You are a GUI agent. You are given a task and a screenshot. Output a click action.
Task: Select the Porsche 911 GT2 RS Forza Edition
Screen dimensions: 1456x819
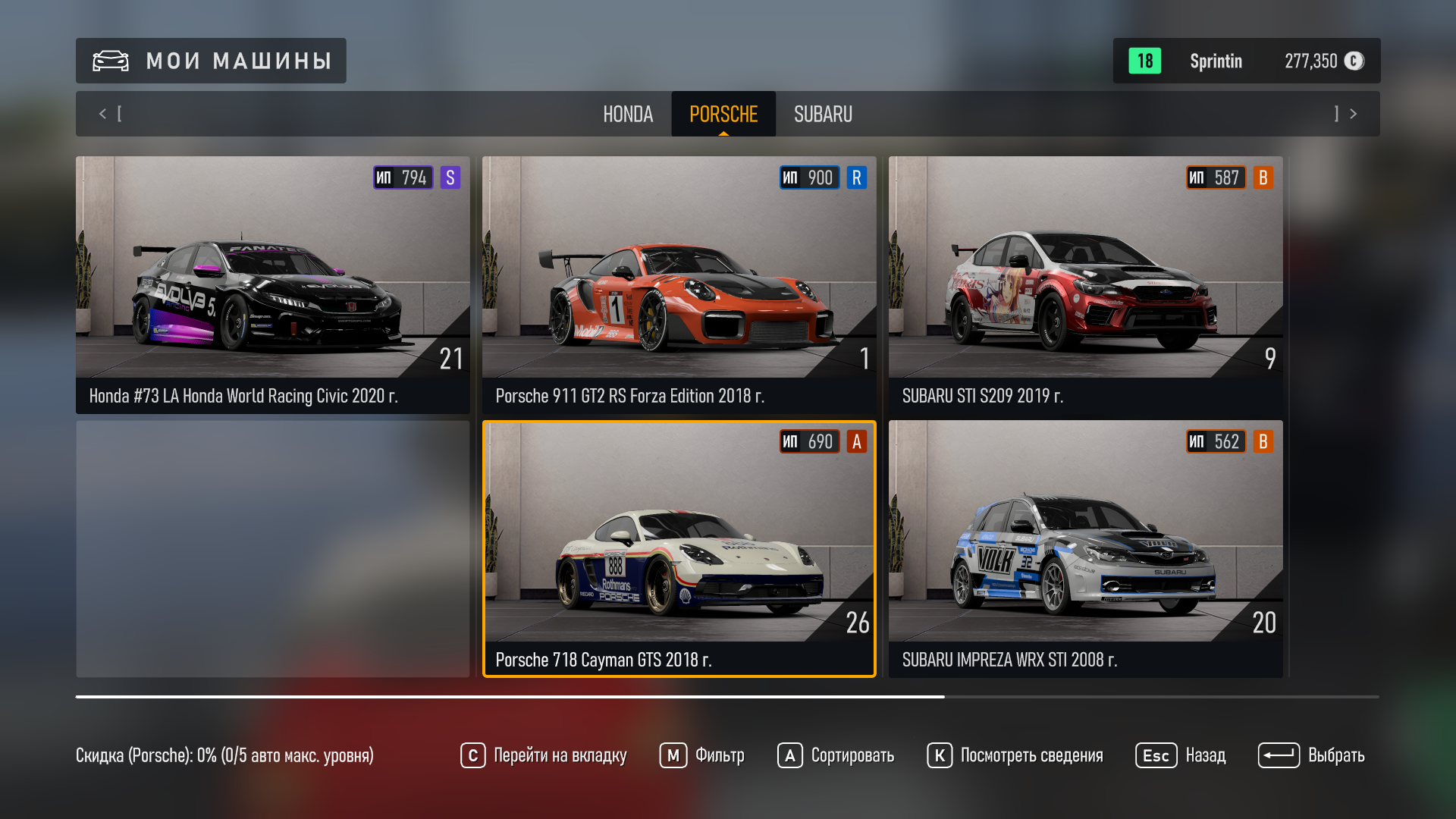(679, 284)
